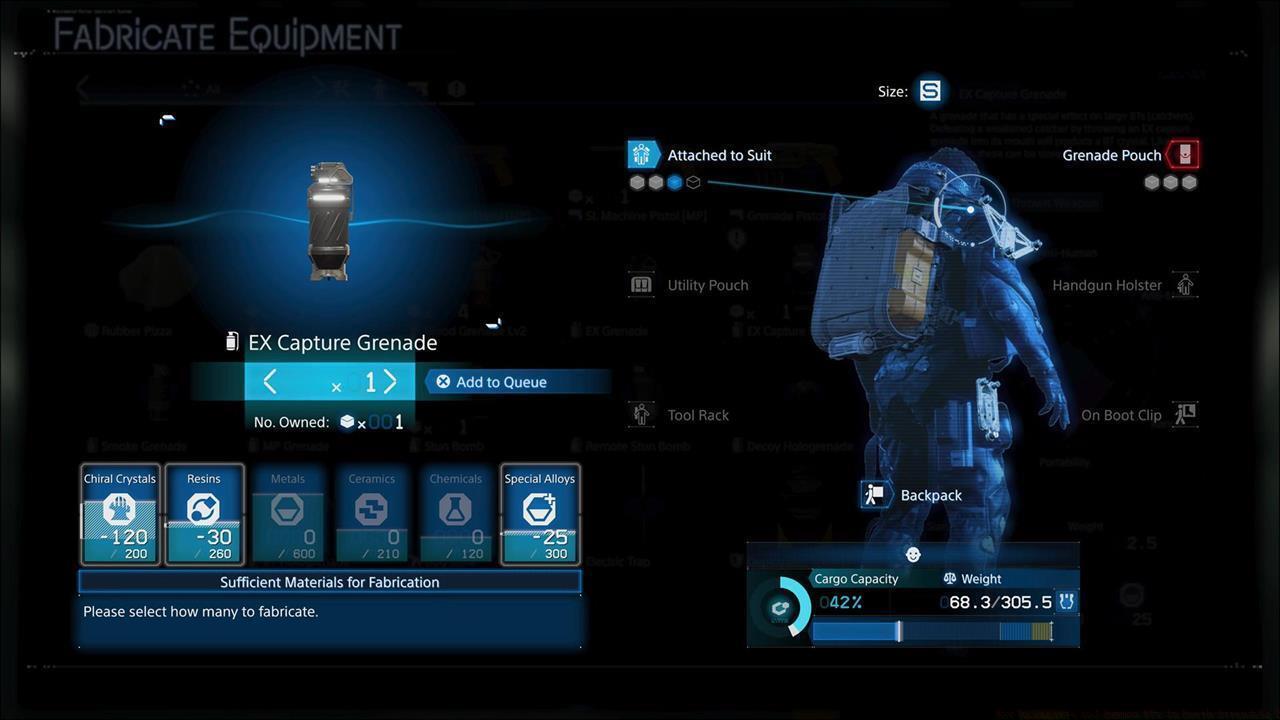The width and height of the screenshot is (1280, 720).
Task: Toggle the empty hexagon slot near Attached to Suit
Action: (693, 182)
